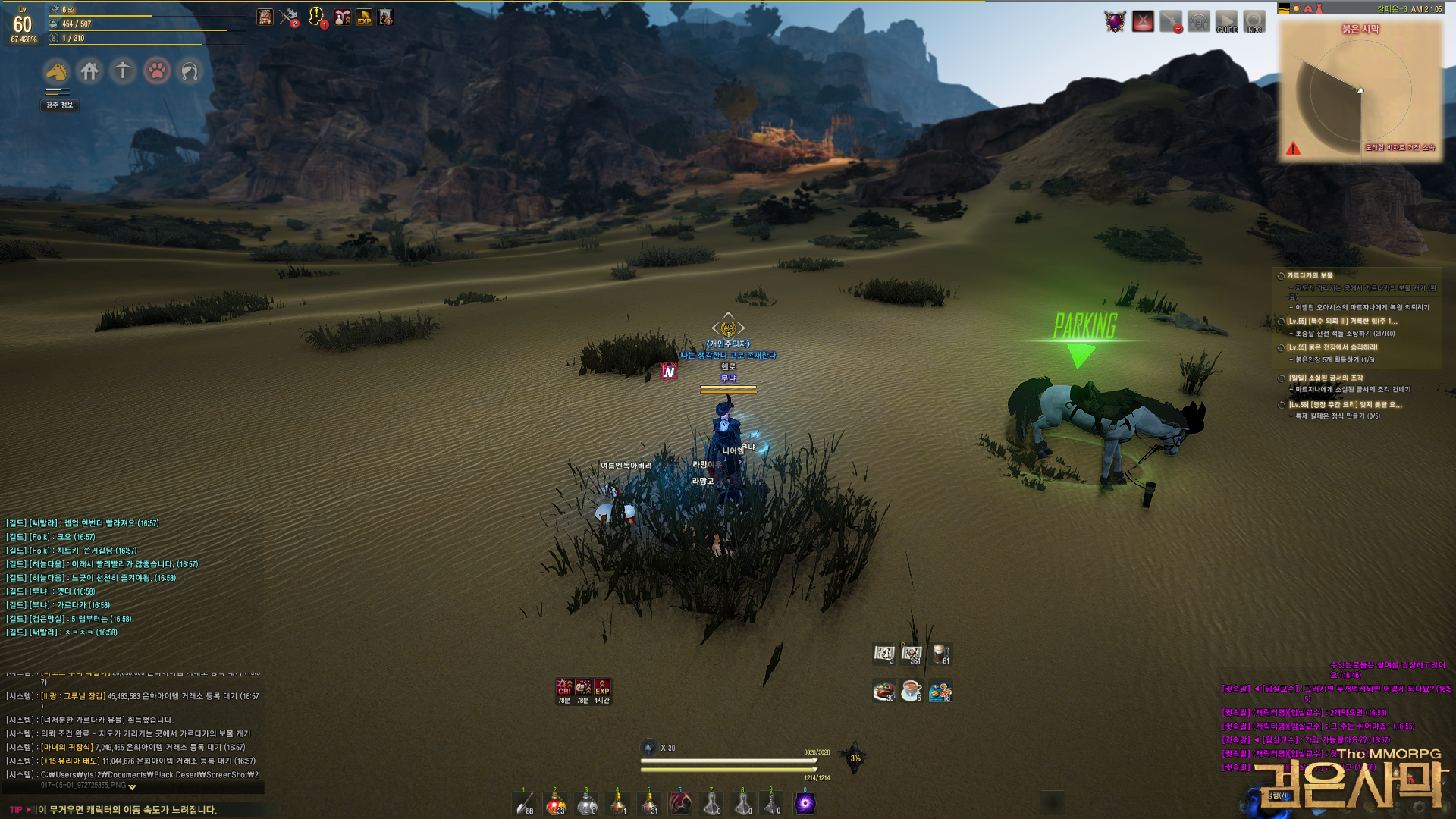The image size is (1456, 819).
Task: Use the red potion in hotbar slot 2
Action: click(x=556, y=804)
